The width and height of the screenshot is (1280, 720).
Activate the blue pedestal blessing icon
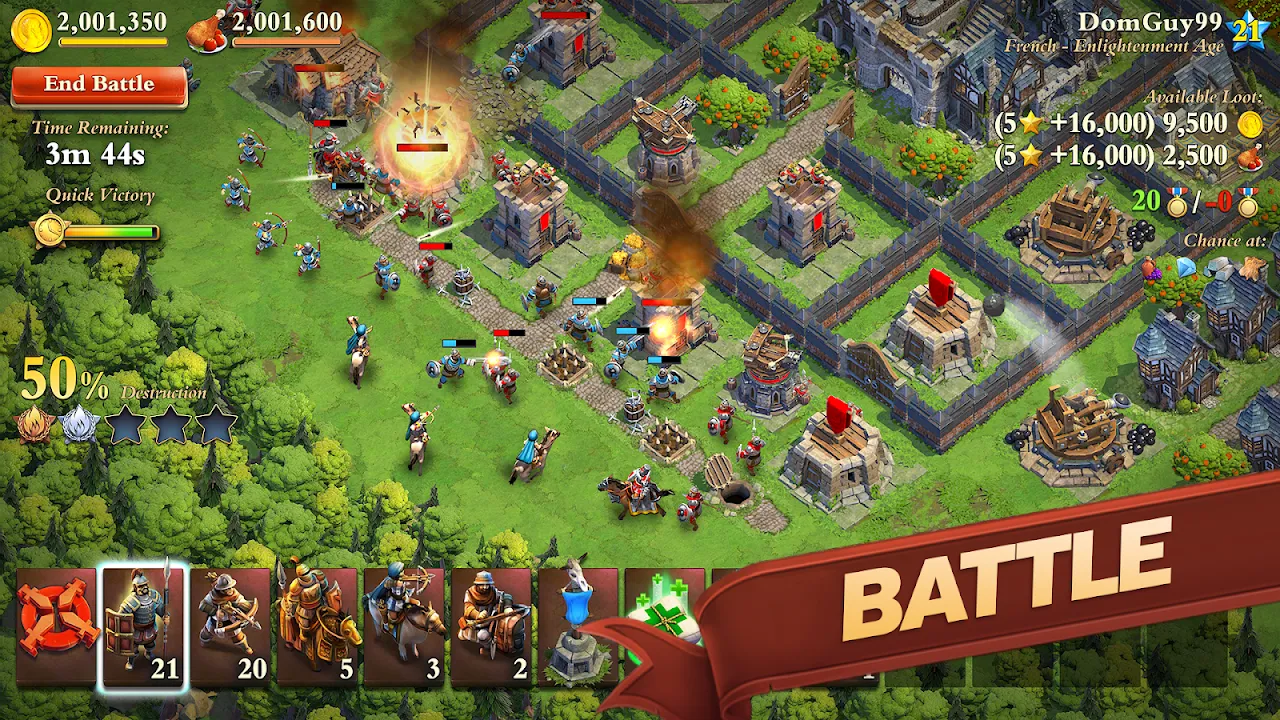pyautogui.click(x=578, y=614)
